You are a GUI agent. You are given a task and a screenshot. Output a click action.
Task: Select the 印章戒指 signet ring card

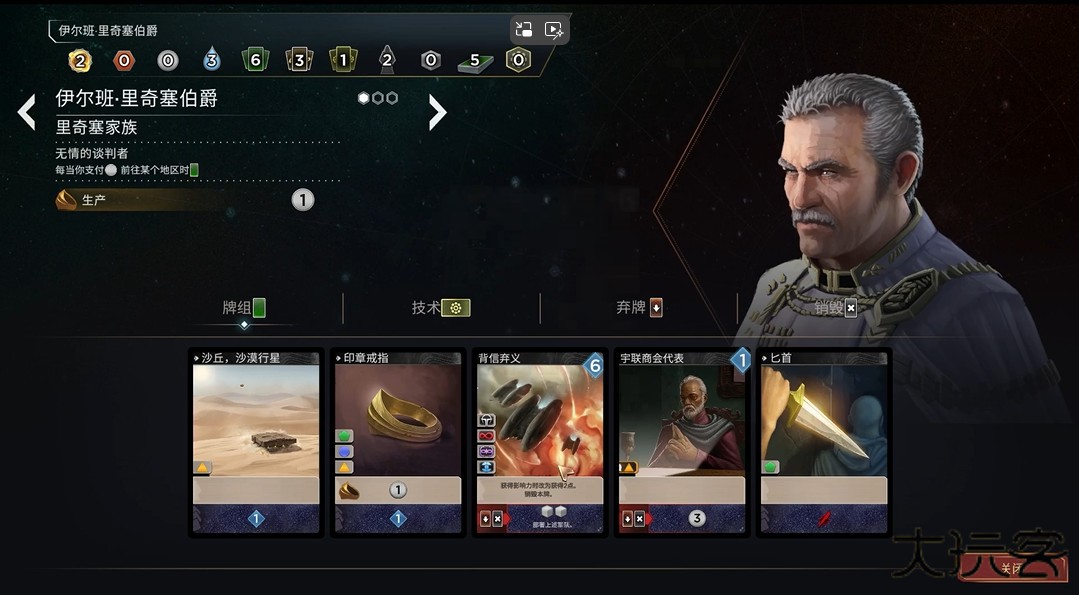pos(398,442)
